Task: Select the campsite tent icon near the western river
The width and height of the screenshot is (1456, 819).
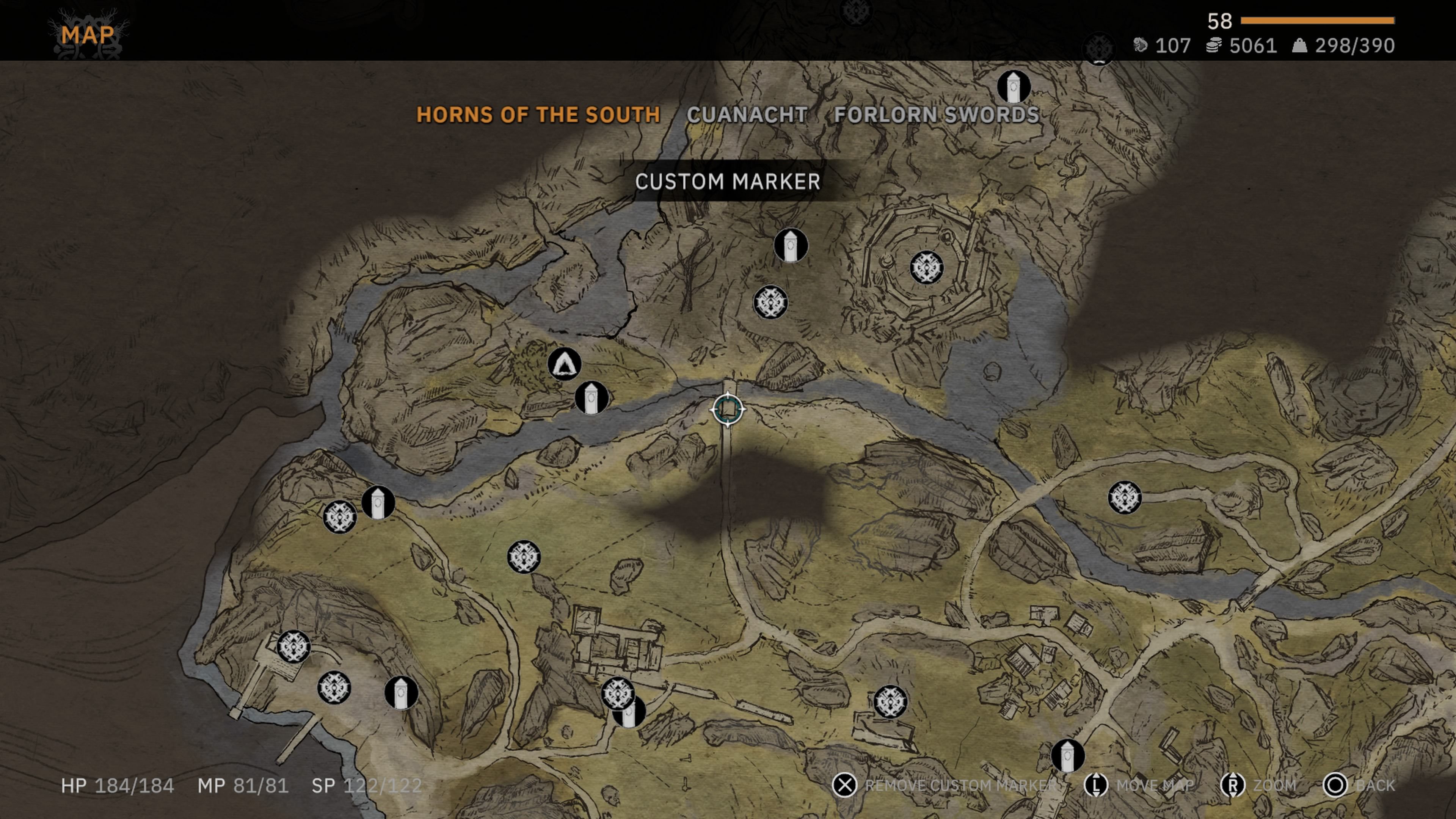Action: pyautogui.click(x=564, y=364)
